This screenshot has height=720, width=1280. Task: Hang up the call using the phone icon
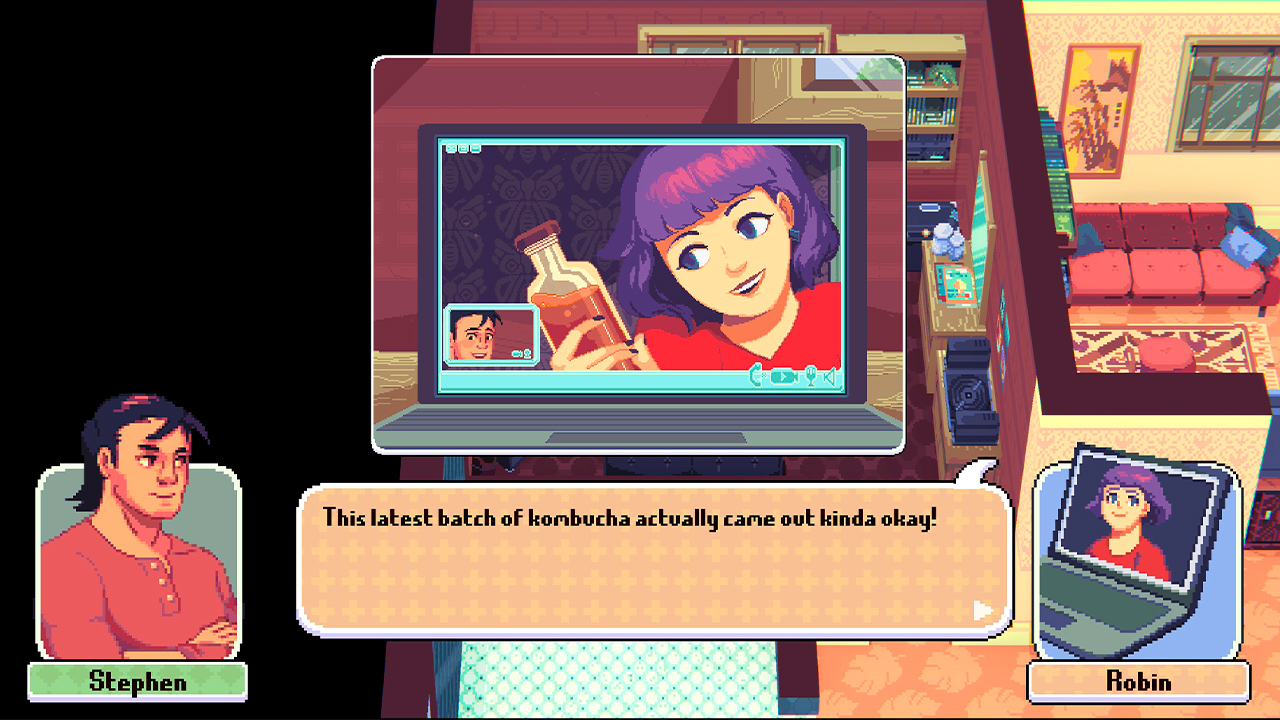pos(756,377)
